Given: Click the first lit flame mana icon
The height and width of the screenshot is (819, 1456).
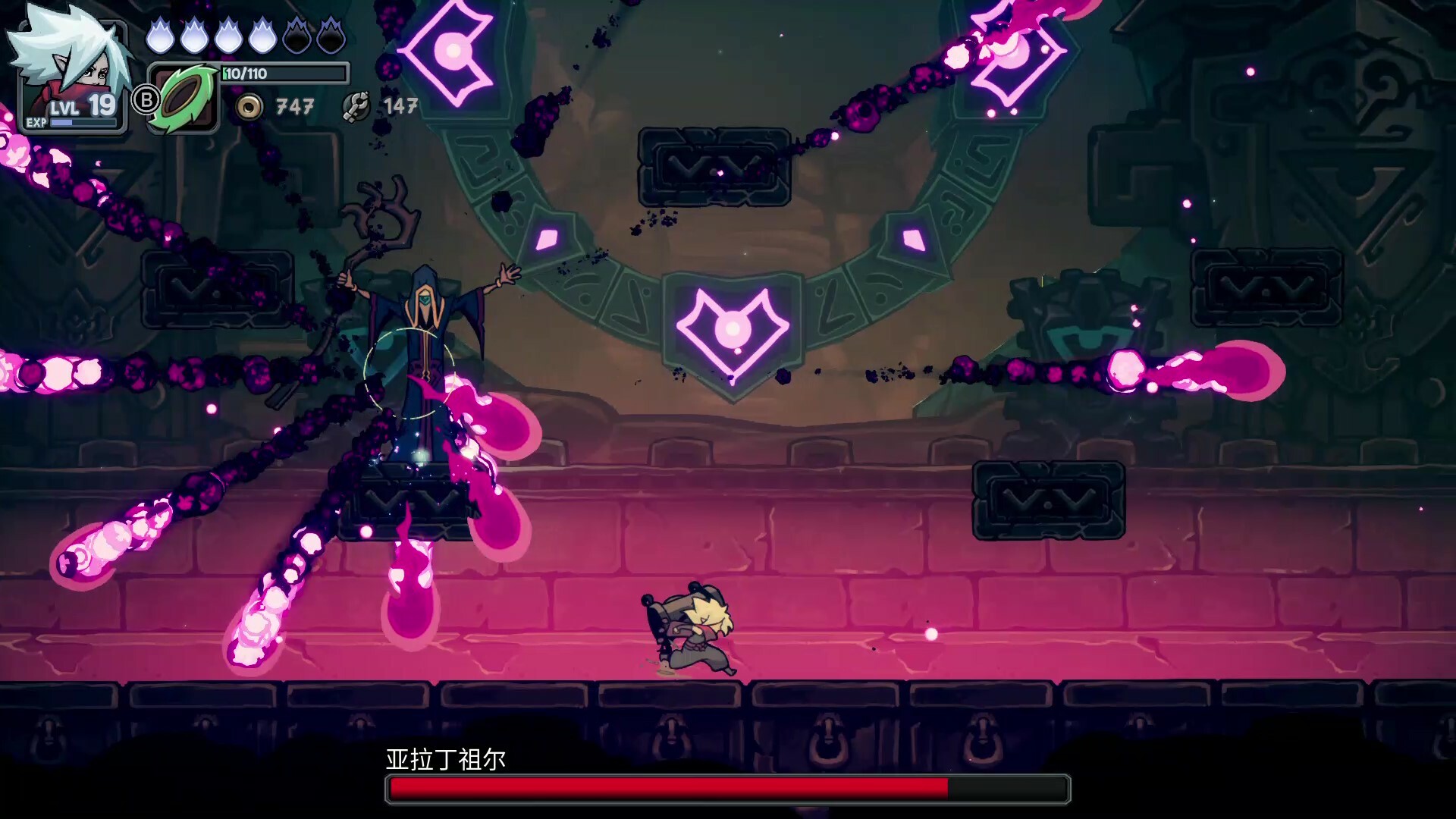Looking at the screenshot, I should point(162,33).
